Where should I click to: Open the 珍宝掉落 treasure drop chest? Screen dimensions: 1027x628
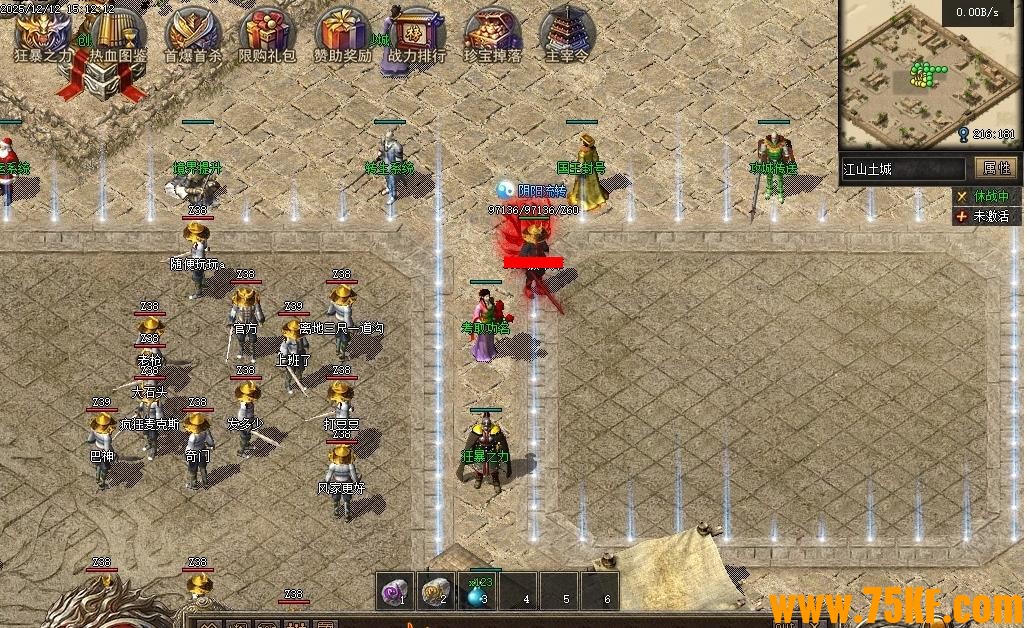(492, 33)
